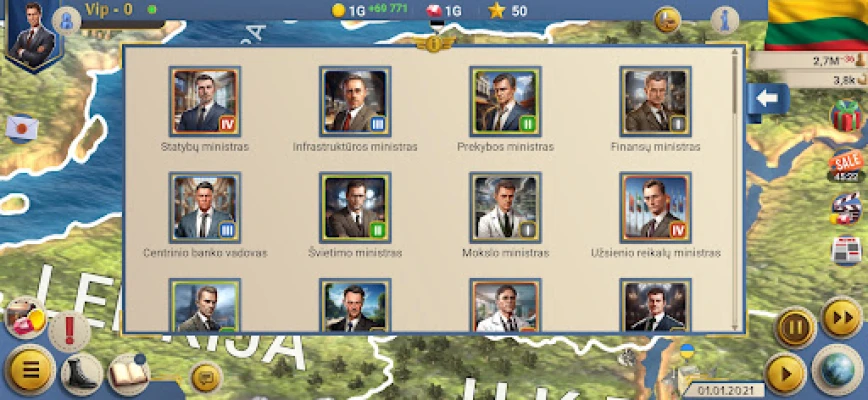
Task: Select the Mokslo ministras card
Action: (x=505, y=207)
